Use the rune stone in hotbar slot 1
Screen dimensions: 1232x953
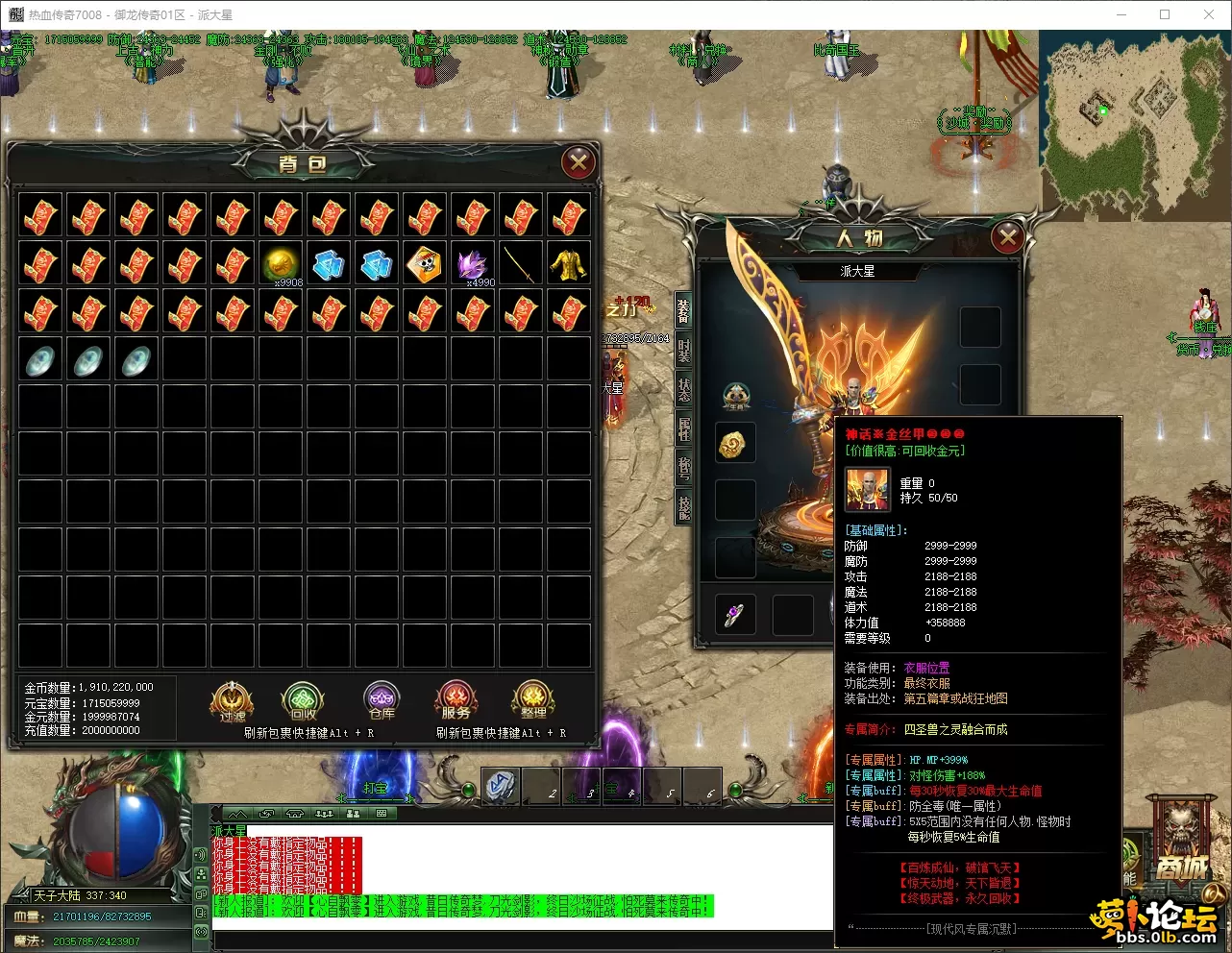tap(501, 786)
